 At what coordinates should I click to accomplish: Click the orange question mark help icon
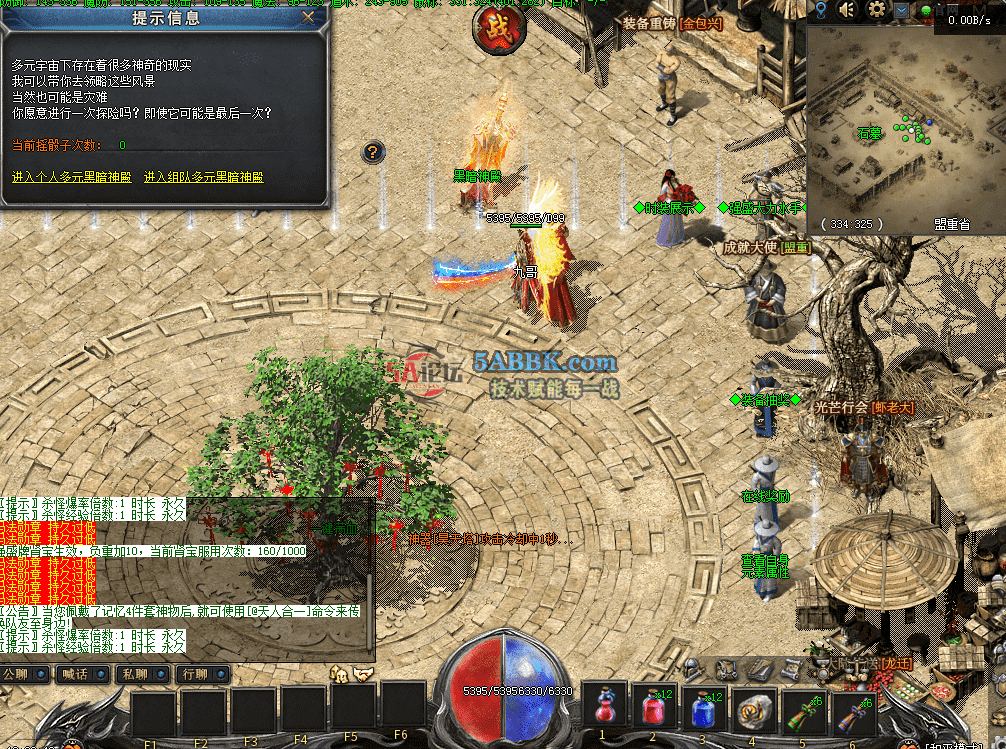point(372,152)
